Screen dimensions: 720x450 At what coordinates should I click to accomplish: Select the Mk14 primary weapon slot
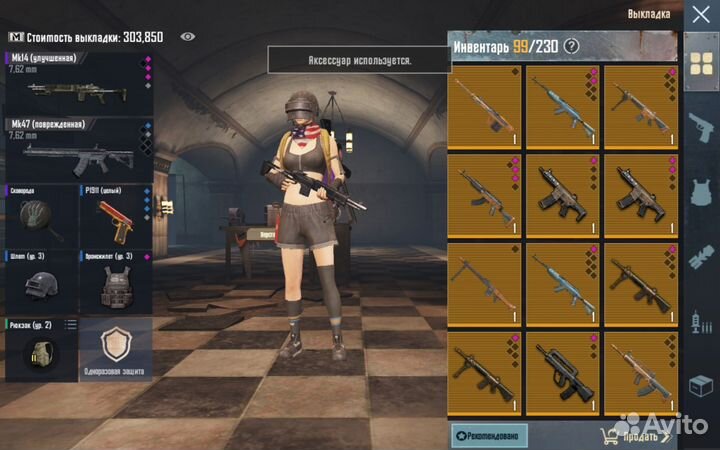click(75, 84)
